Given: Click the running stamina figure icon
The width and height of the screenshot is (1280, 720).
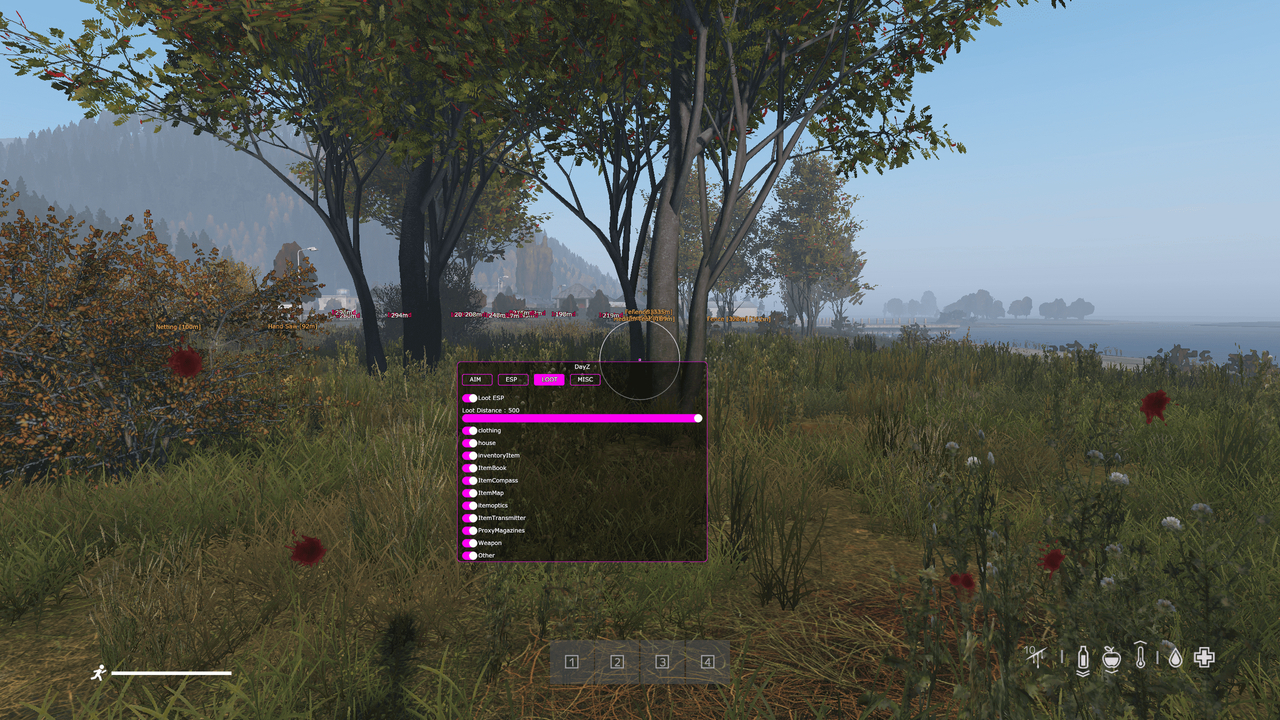Looking at the screenshot, I should pyautogui.click(x=96, y=671).
